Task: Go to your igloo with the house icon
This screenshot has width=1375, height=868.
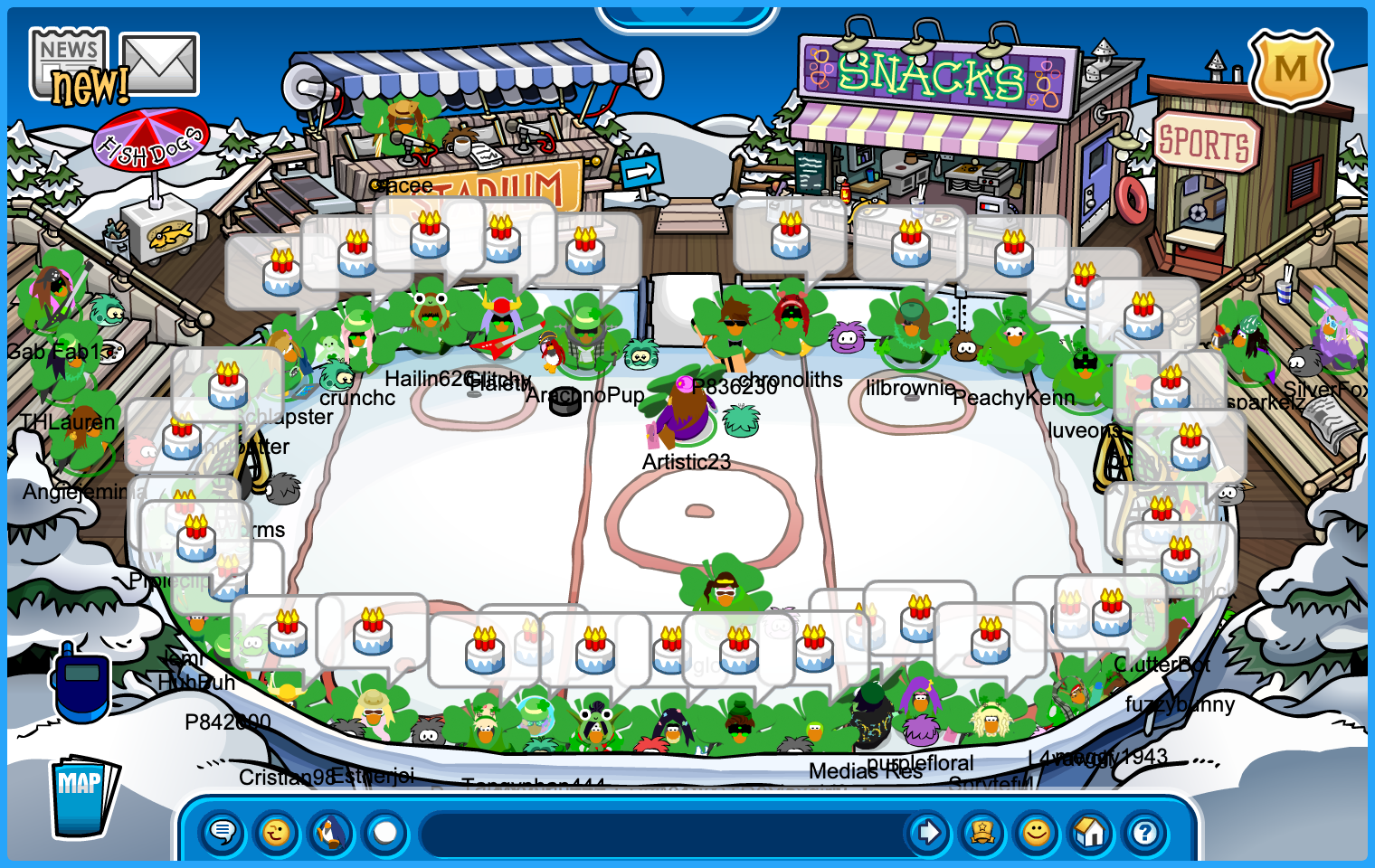Action: 1091,832
